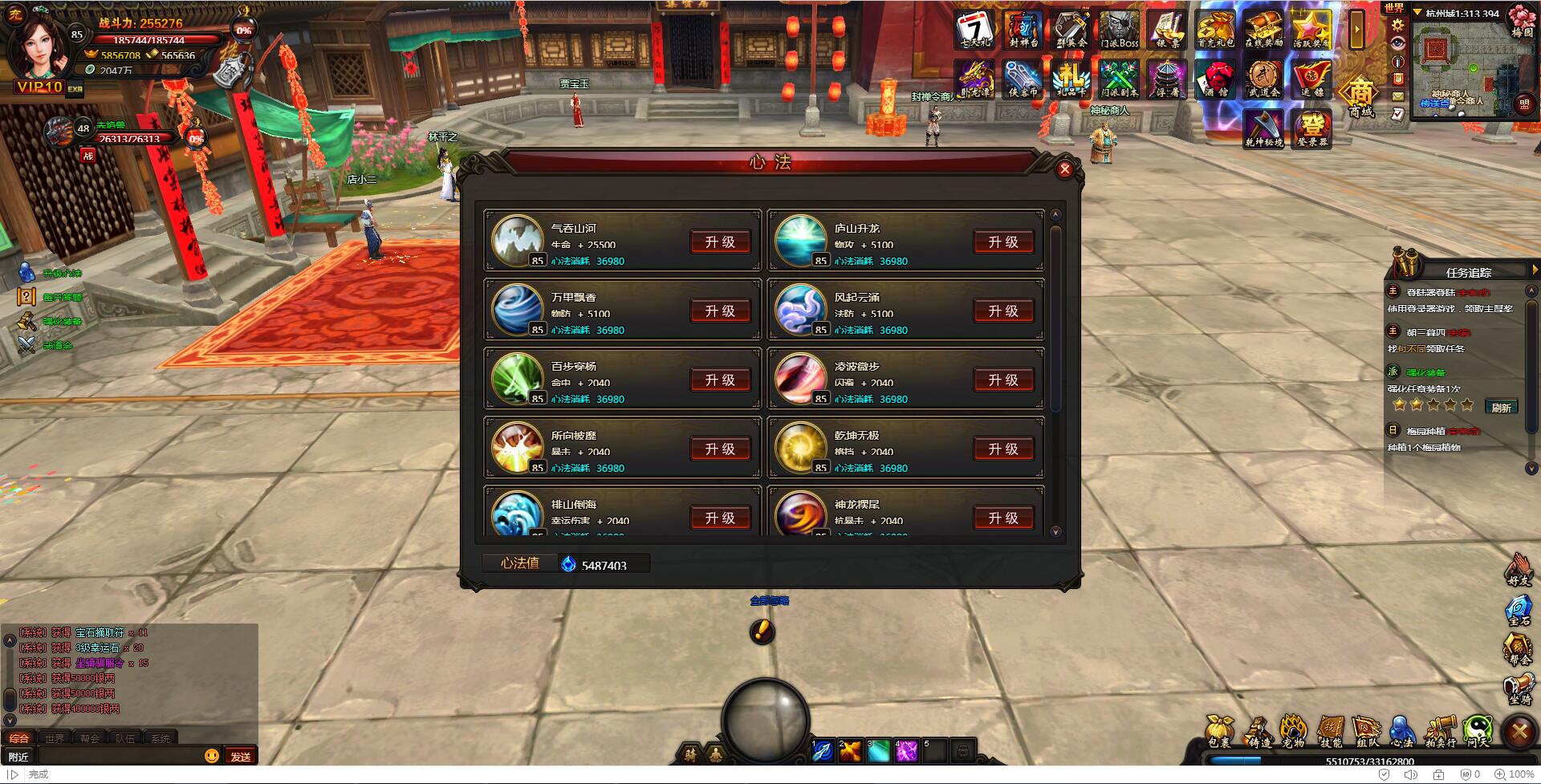Open the 坐骑 mount menu
The image size is (1541, 784).
coord(1519,689)
